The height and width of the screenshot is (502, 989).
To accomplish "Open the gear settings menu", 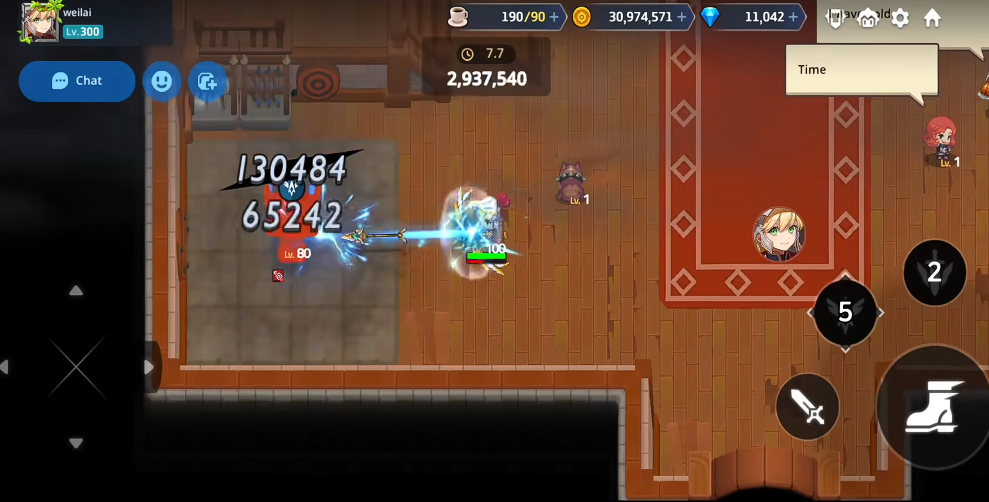I will point(900,18).
